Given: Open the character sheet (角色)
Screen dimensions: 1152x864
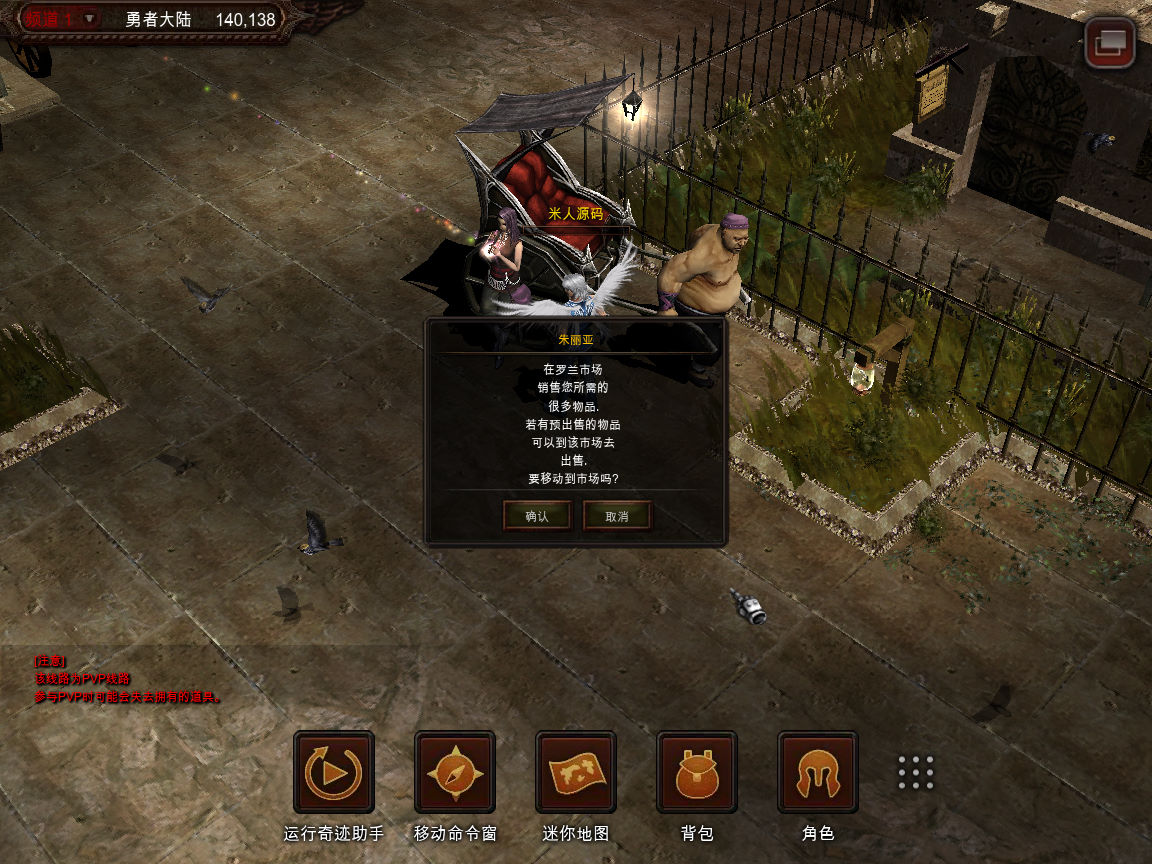Looking at the screenshot, I should click(818, 772).
